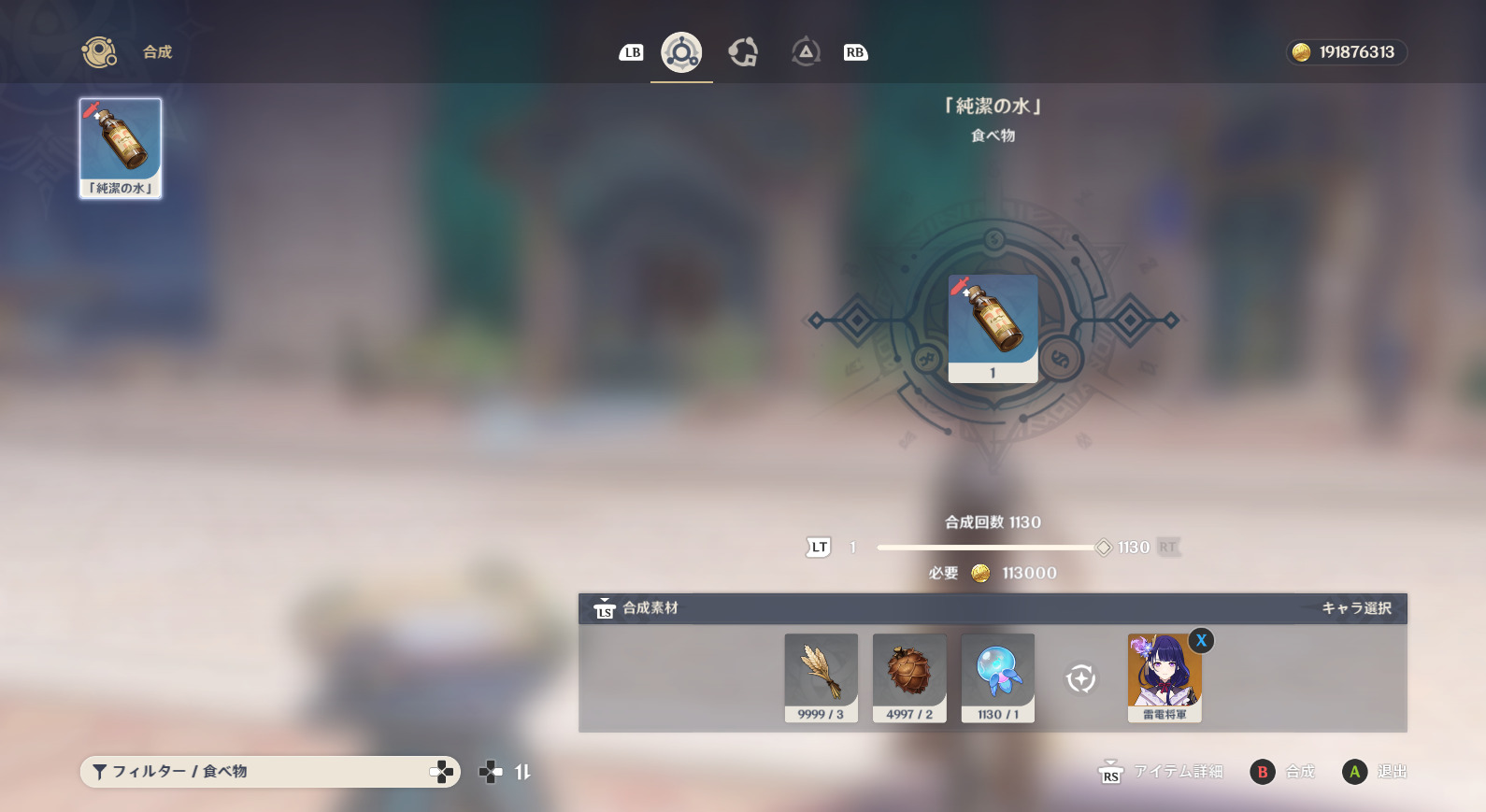Viewport: 1486px width, 812px height.
Task: Open キャラ選択 character selection
Action: [x=1356, y=608]
